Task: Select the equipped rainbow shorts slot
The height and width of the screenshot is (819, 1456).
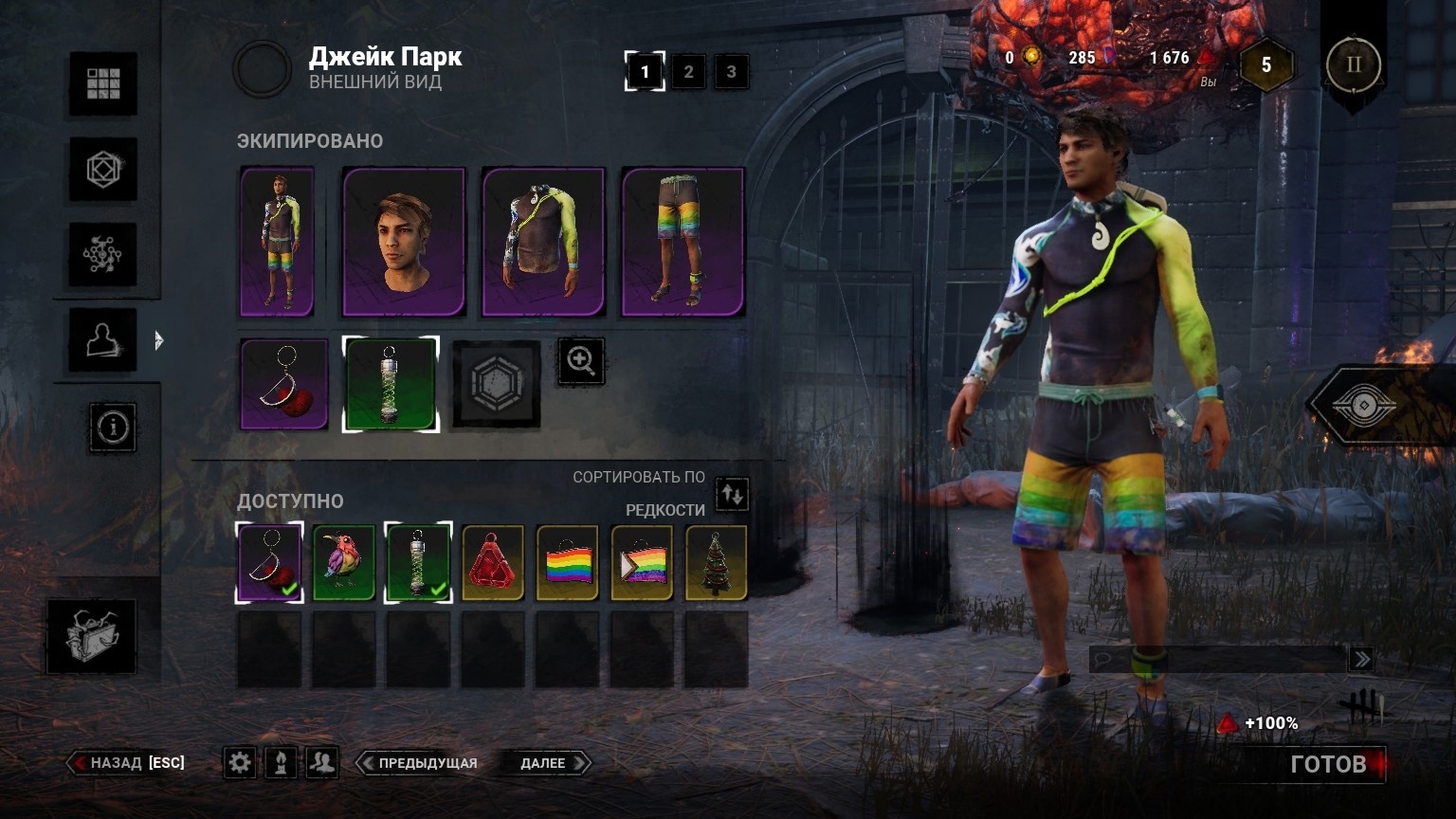Action: pyautogui.click(x=682, y=242)
